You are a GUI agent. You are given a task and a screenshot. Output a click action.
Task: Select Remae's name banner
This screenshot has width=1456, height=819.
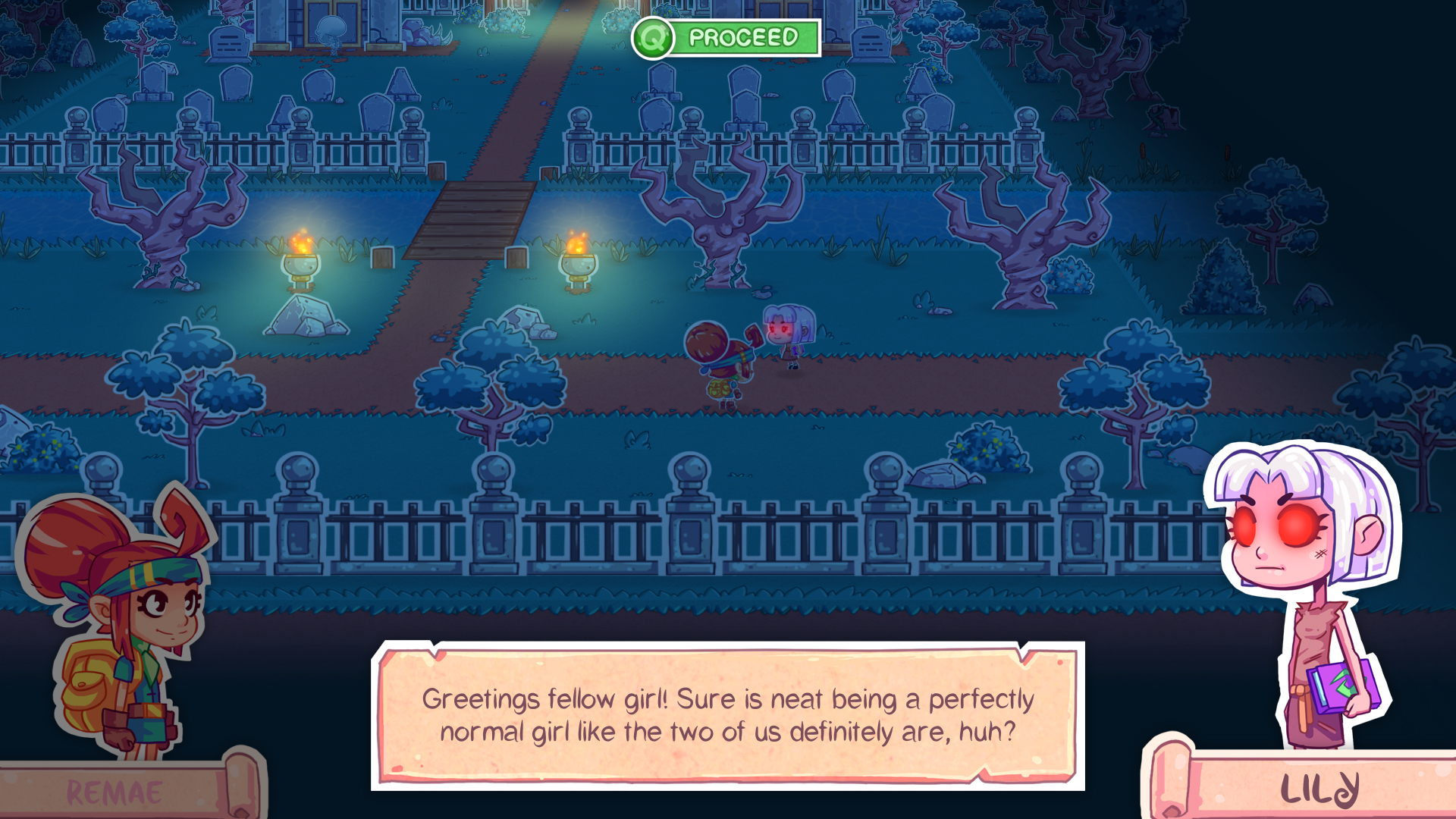point(112,792)
